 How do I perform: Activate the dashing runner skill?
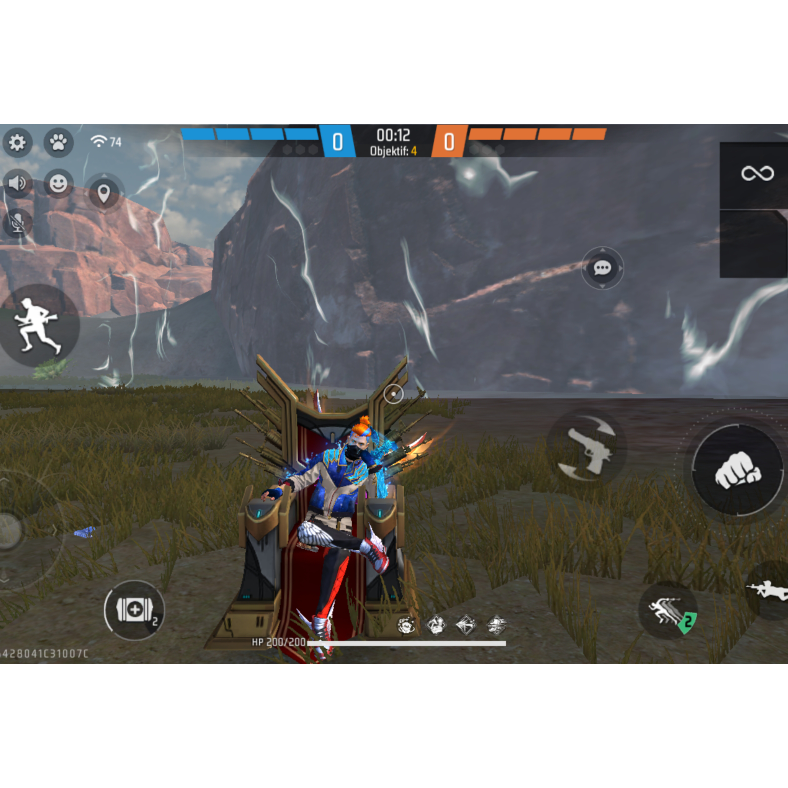pyautogui.click(x=667, y=612)
